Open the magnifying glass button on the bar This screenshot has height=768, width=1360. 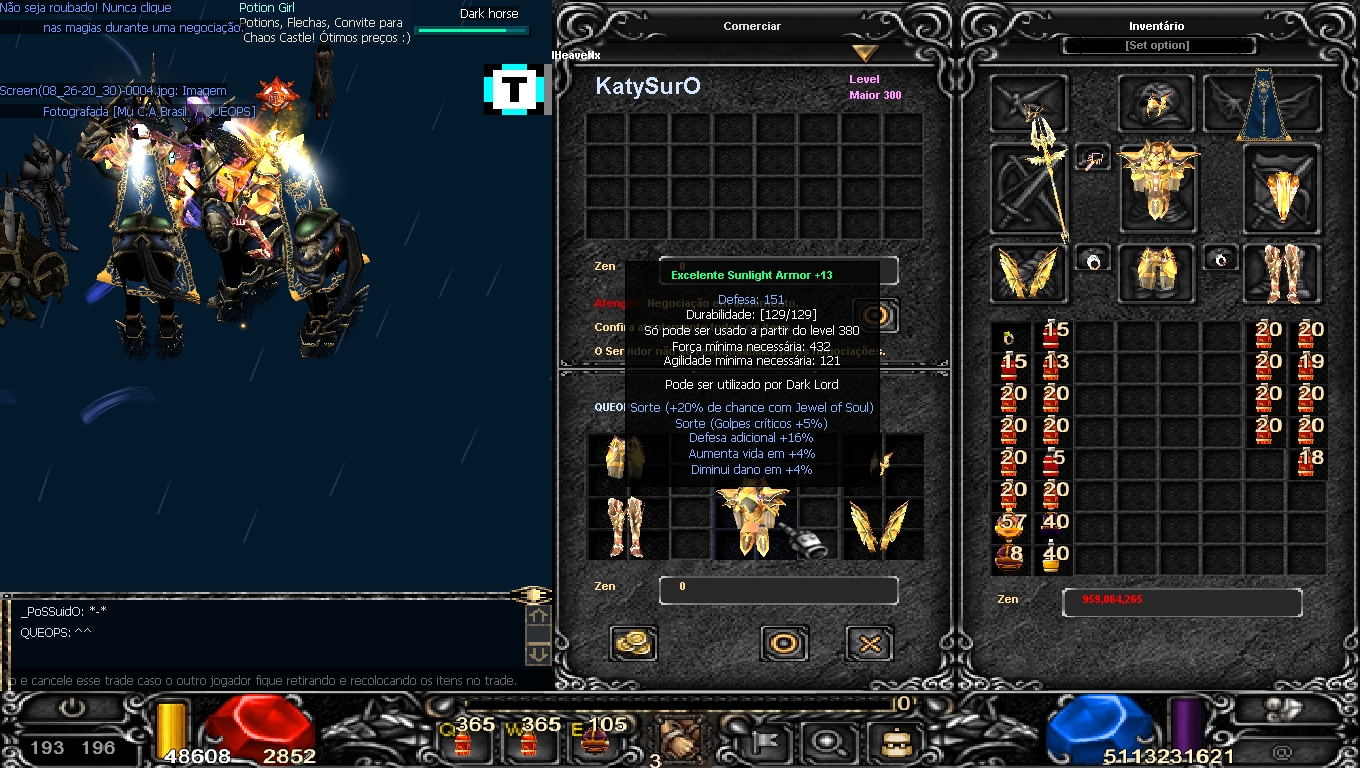coord(828,741)
